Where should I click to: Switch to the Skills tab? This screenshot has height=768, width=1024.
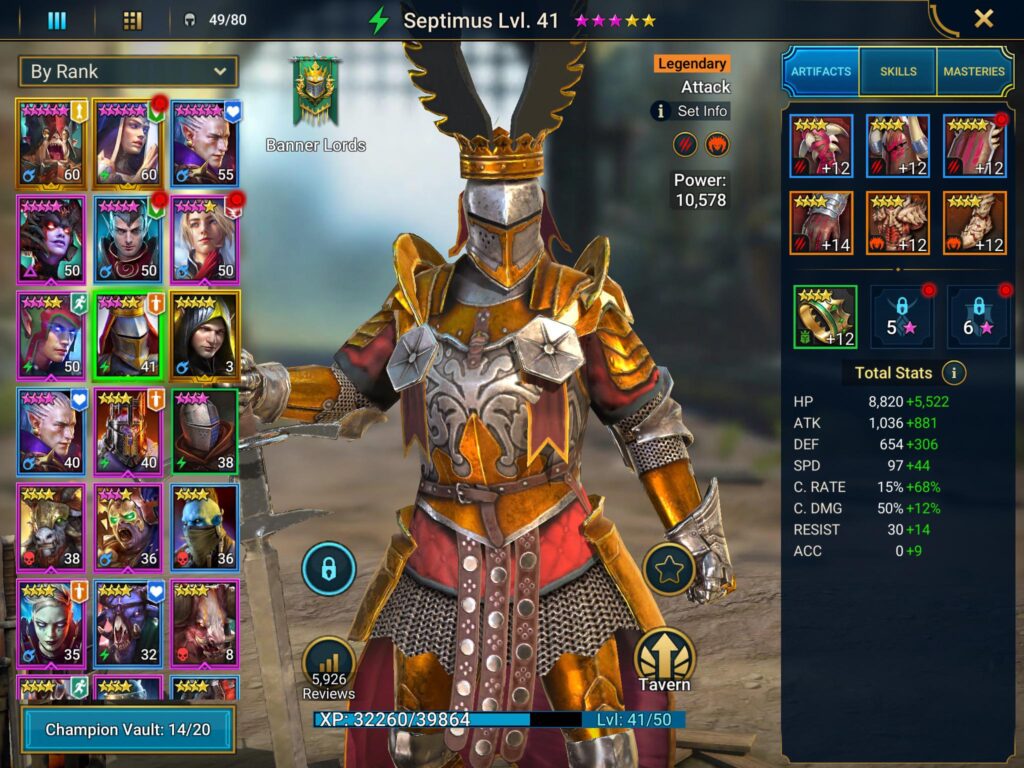(x=898, y=71)
